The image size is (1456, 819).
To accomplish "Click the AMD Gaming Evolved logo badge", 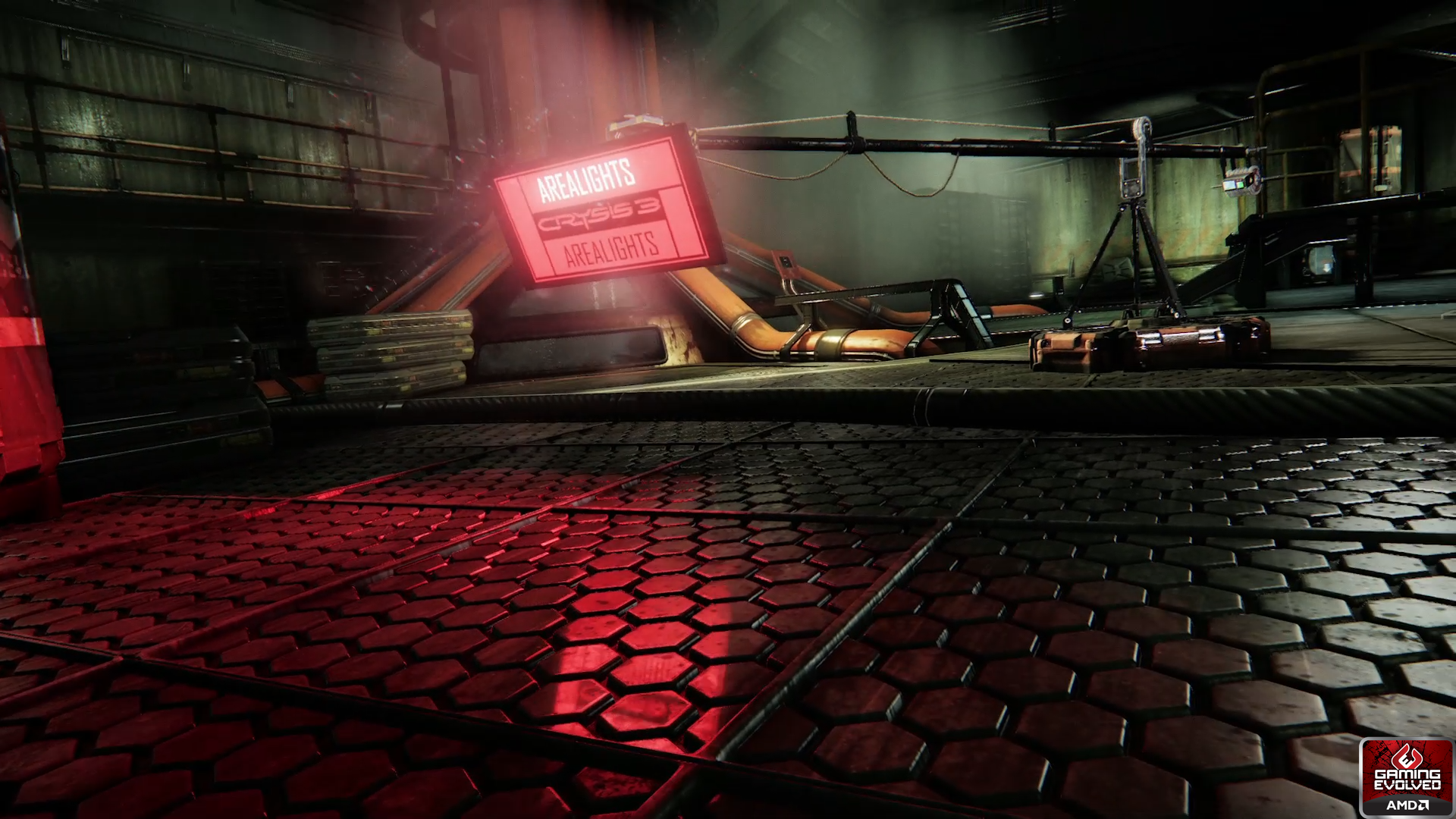I will 1407,777.
